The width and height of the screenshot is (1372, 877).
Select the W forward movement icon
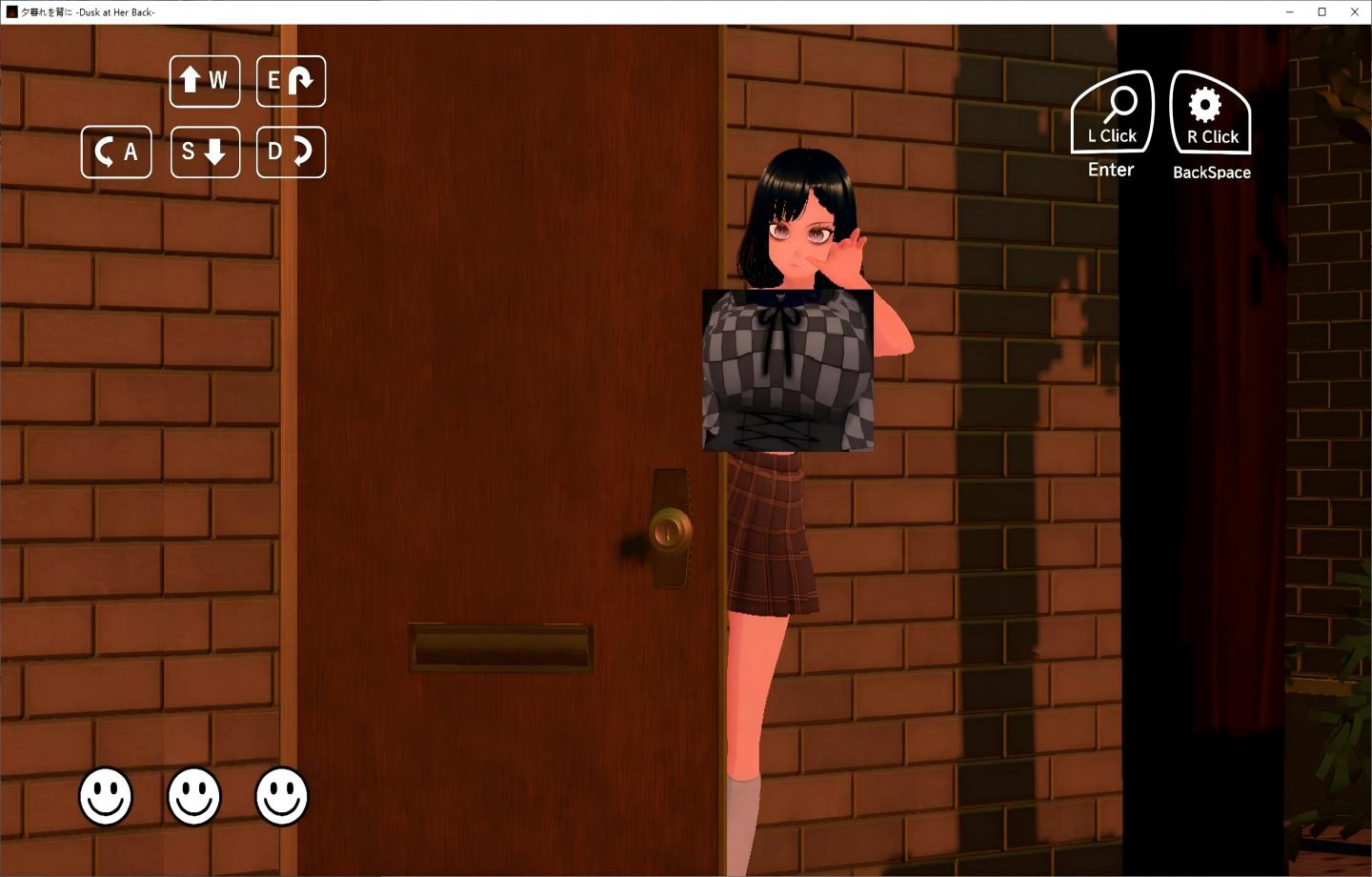(x=204, y=81)
